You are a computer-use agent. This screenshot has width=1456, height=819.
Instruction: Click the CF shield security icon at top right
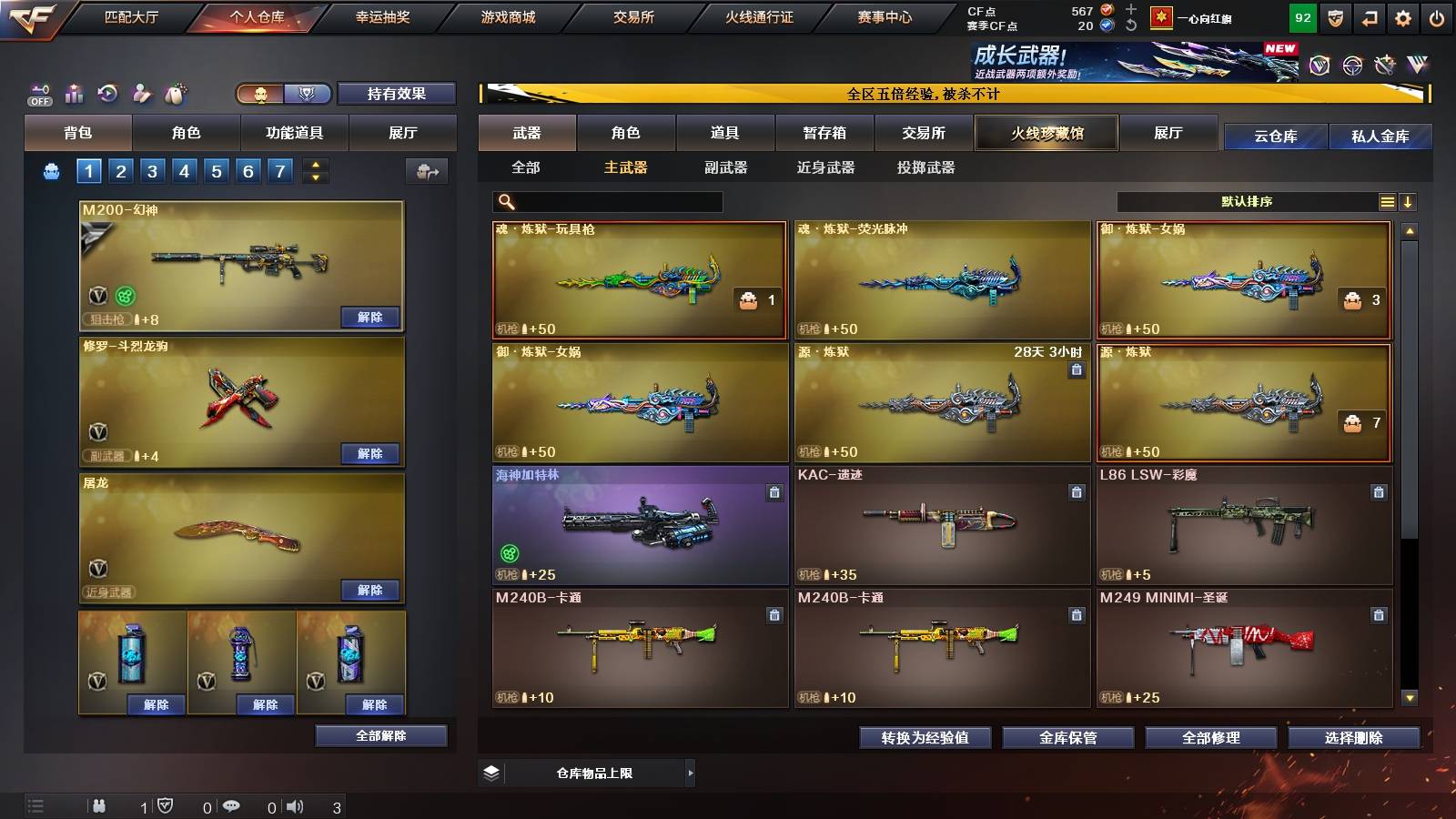[1335, 17]
